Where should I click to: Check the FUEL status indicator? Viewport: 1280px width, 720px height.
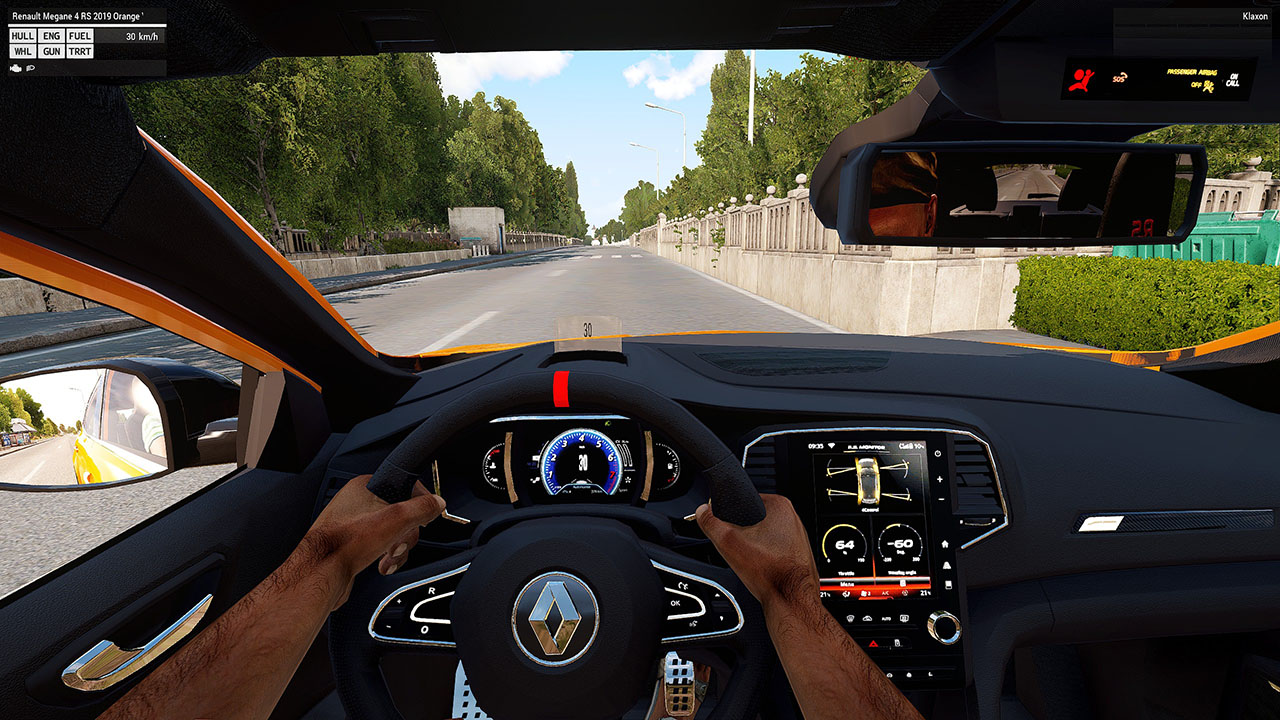tap(80, 36)
